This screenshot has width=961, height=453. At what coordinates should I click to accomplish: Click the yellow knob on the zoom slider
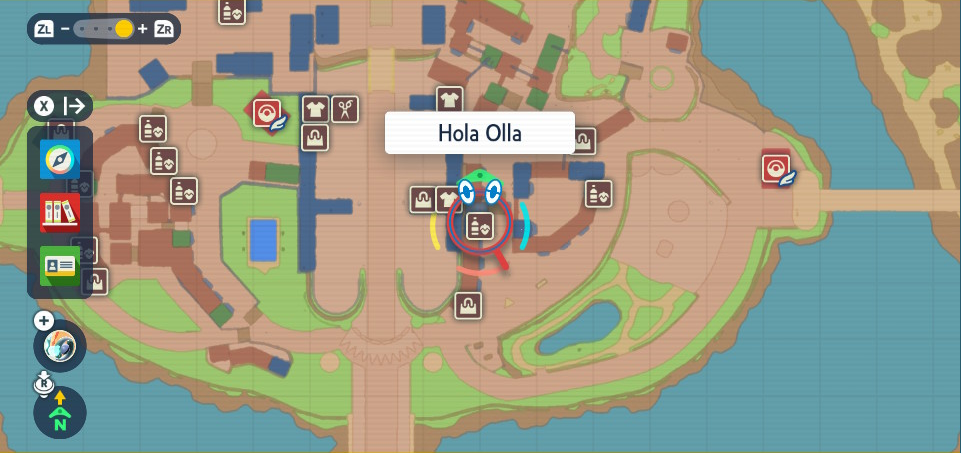(123, 29)
